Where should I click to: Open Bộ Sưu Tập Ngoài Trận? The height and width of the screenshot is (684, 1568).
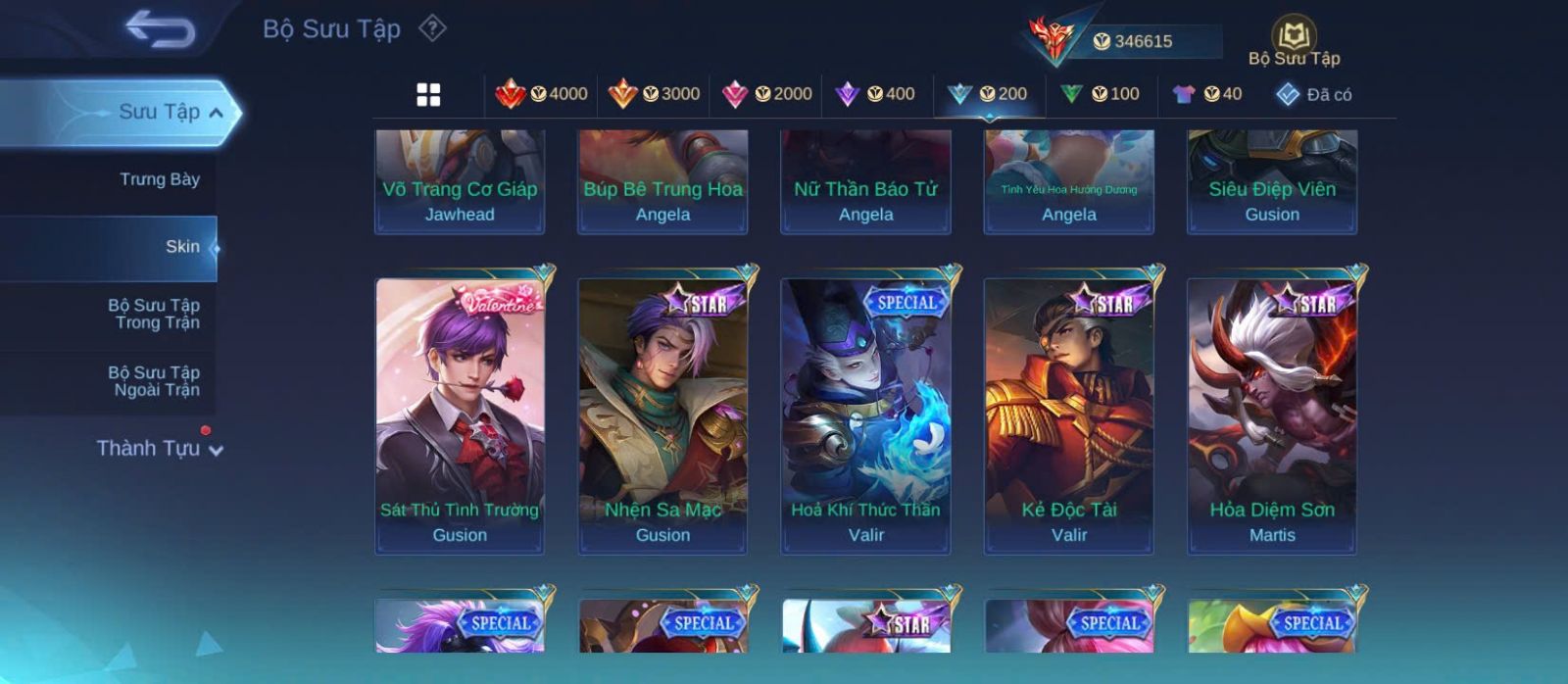click(x=154, y=381)
